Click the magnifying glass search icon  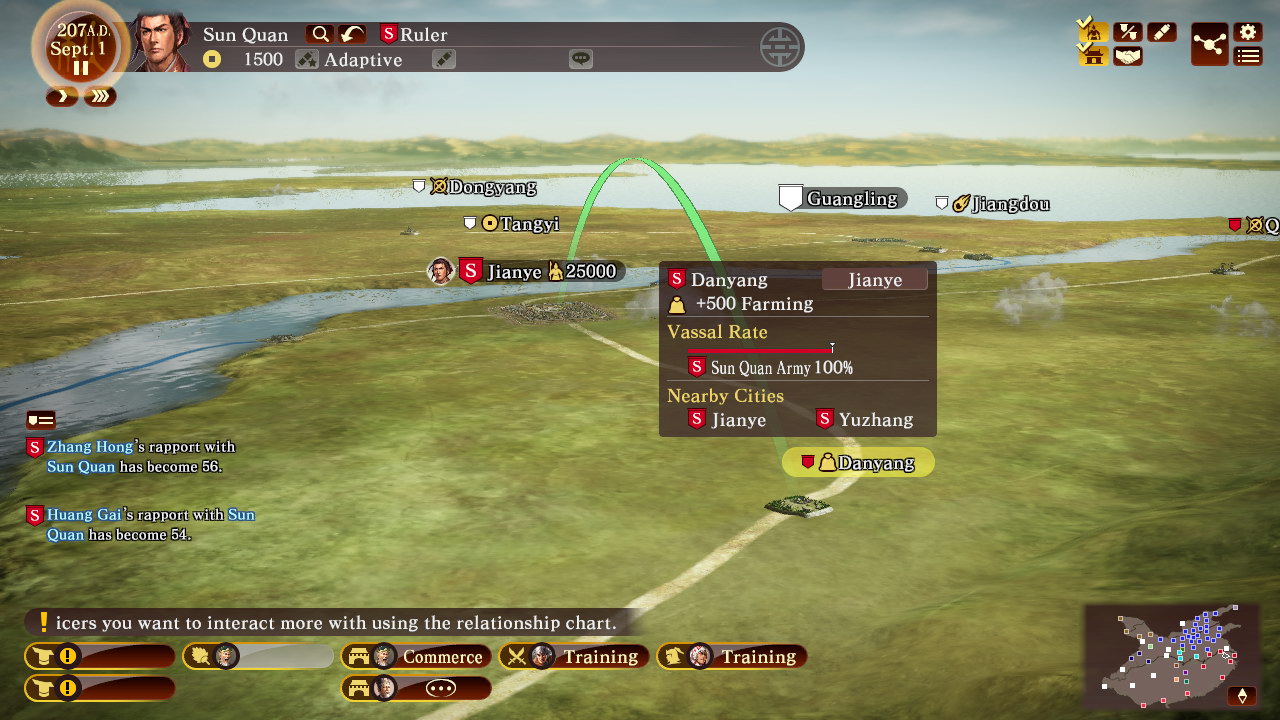pyautogui.click(x=320, y=34)
